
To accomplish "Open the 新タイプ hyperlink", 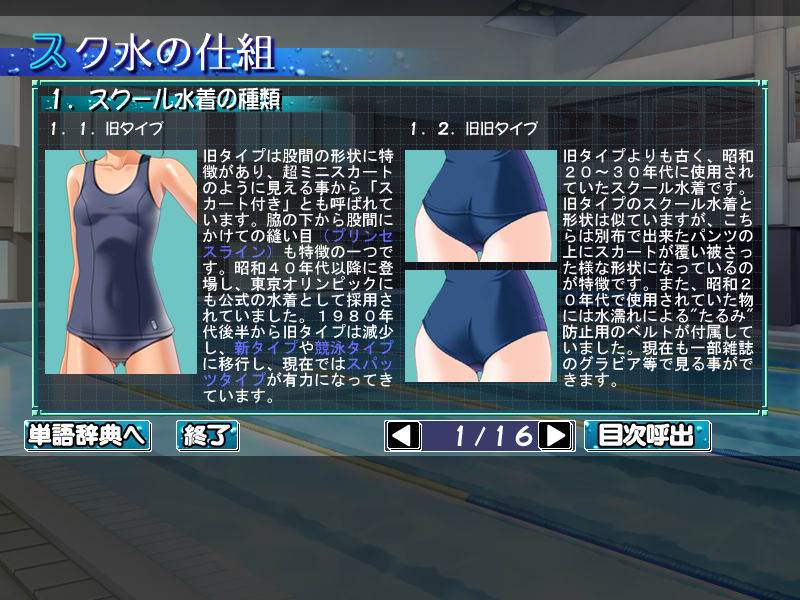I will (254, 346).
